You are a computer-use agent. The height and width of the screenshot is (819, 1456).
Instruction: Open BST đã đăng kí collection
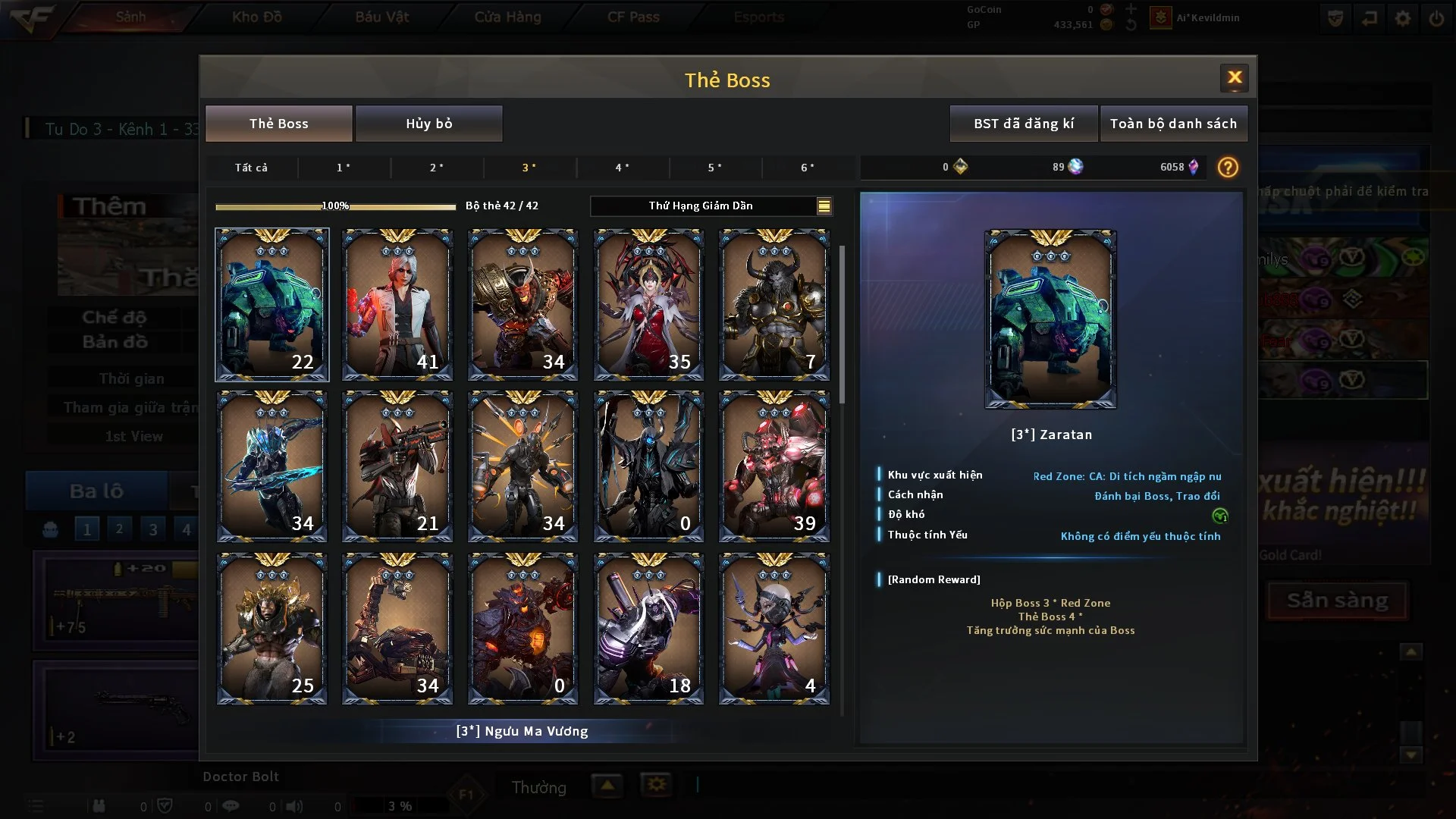(1023, 124)
